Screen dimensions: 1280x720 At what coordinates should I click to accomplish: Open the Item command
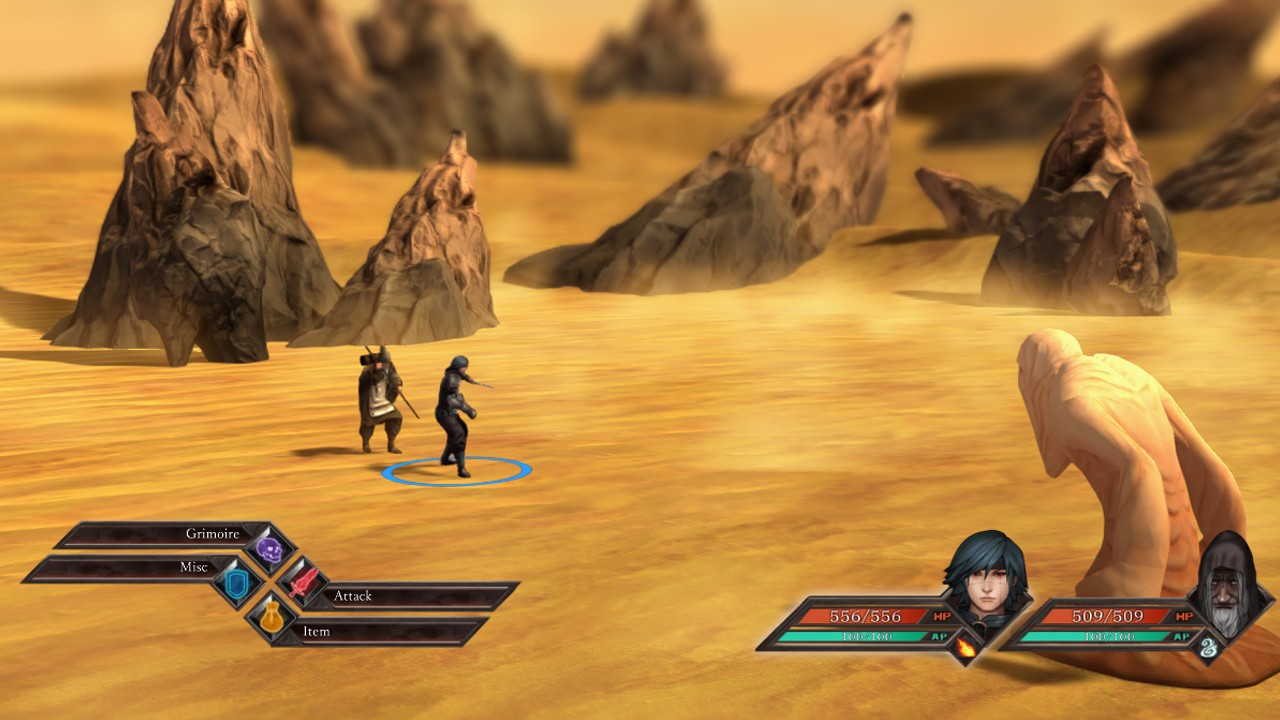click(x=380, y=632)
